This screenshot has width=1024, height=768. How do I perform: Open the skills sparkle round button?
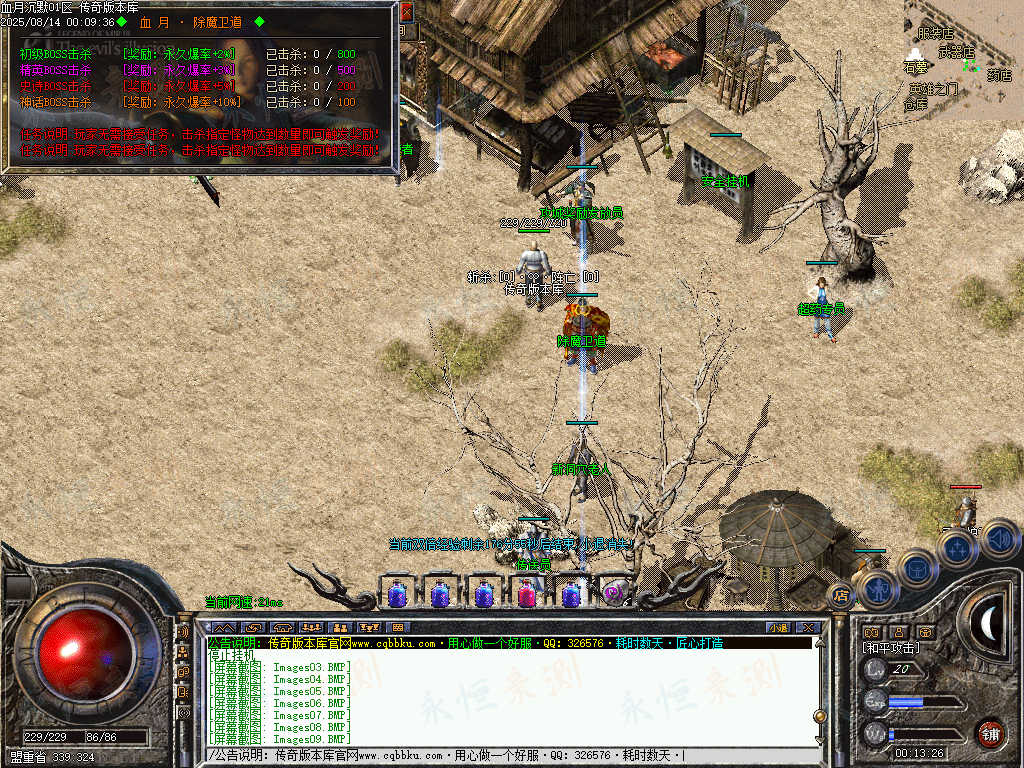(x=957, y=547)
